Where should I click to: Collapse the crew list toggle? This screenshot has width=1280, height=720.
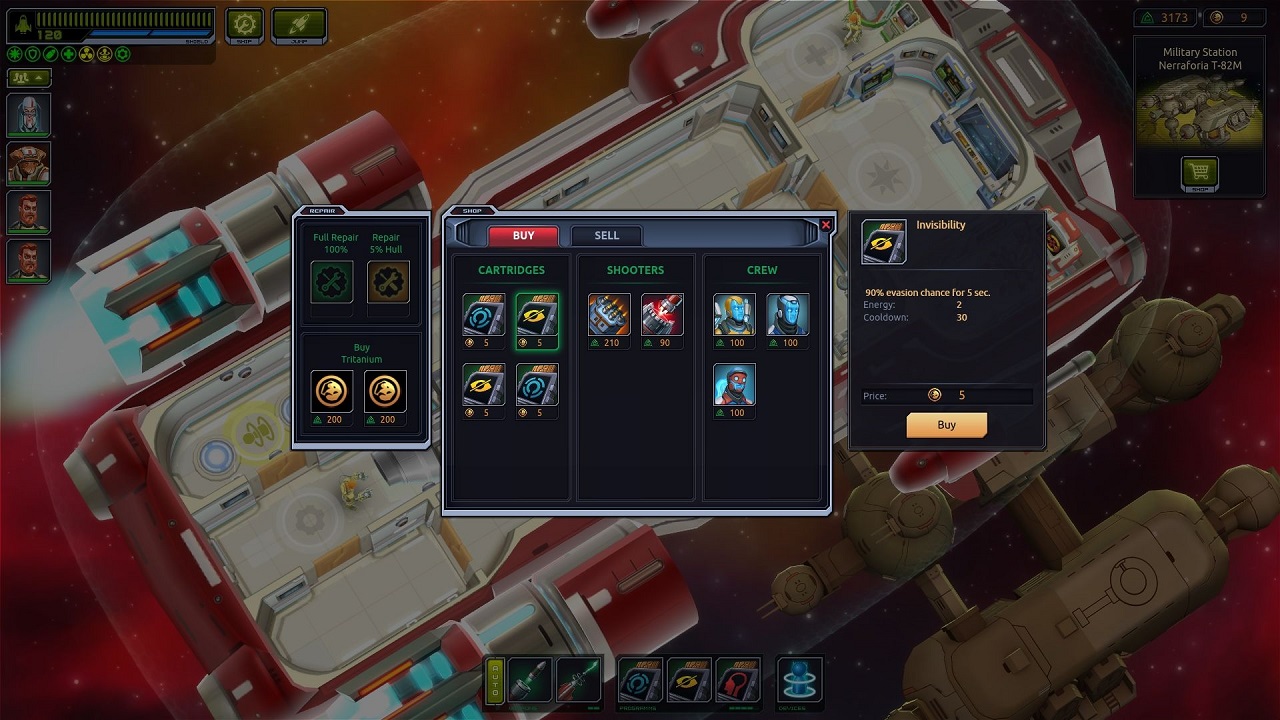click(28, 78)
